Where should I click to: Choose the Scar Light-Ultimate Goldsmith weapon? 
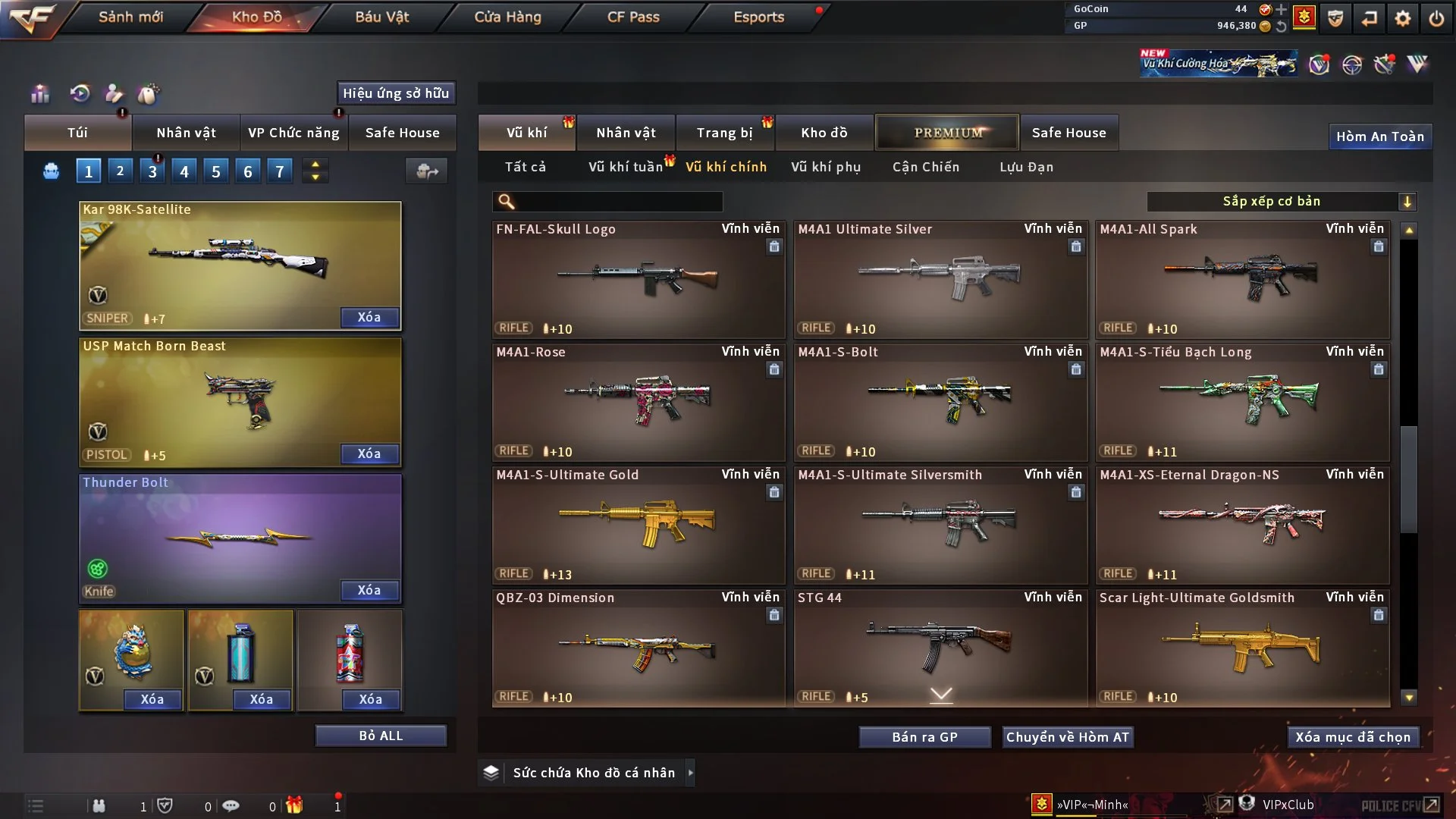pos(1242,648)
